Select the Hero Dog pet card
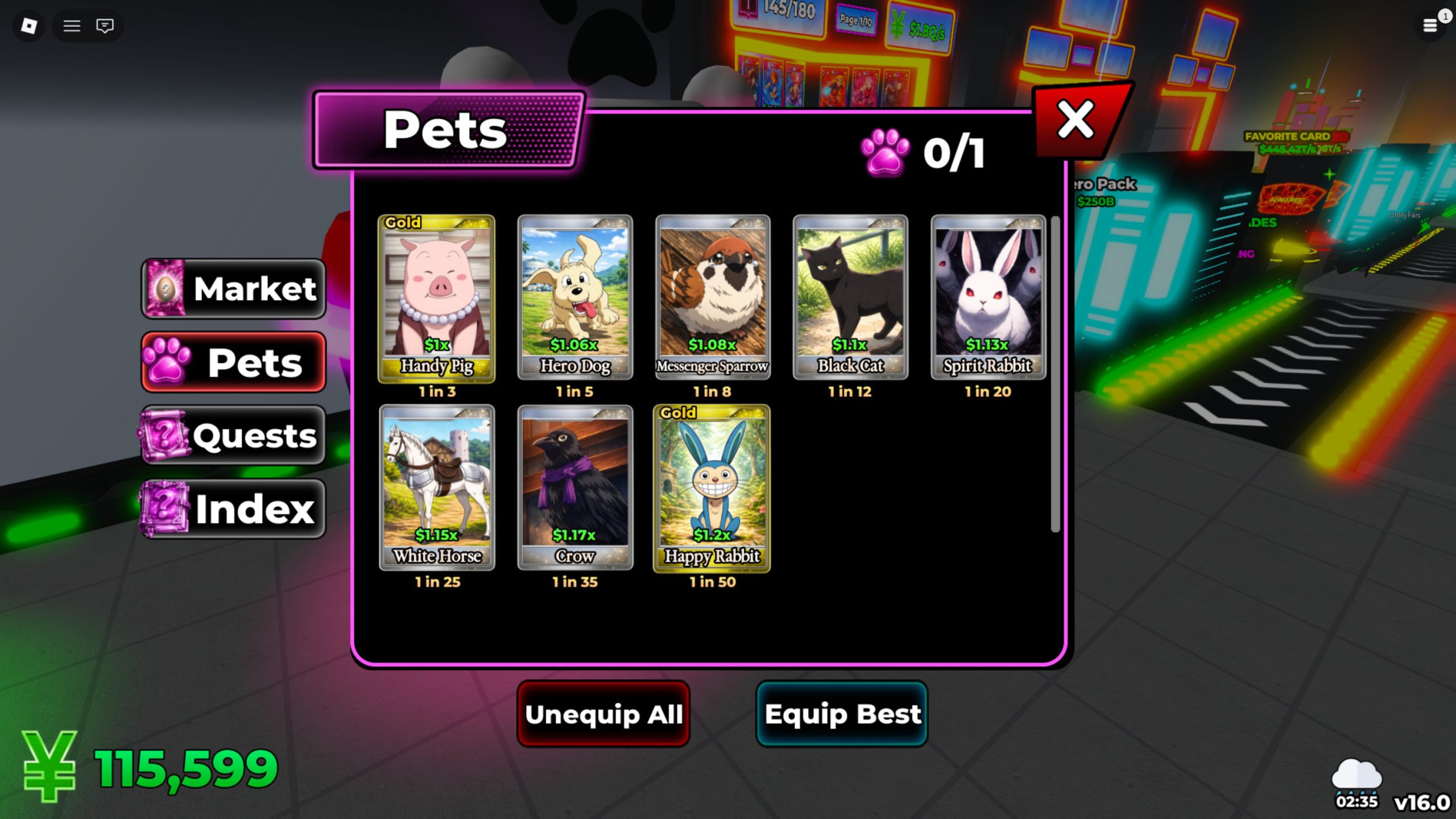The image size is (1456, 819). (574, 297)
